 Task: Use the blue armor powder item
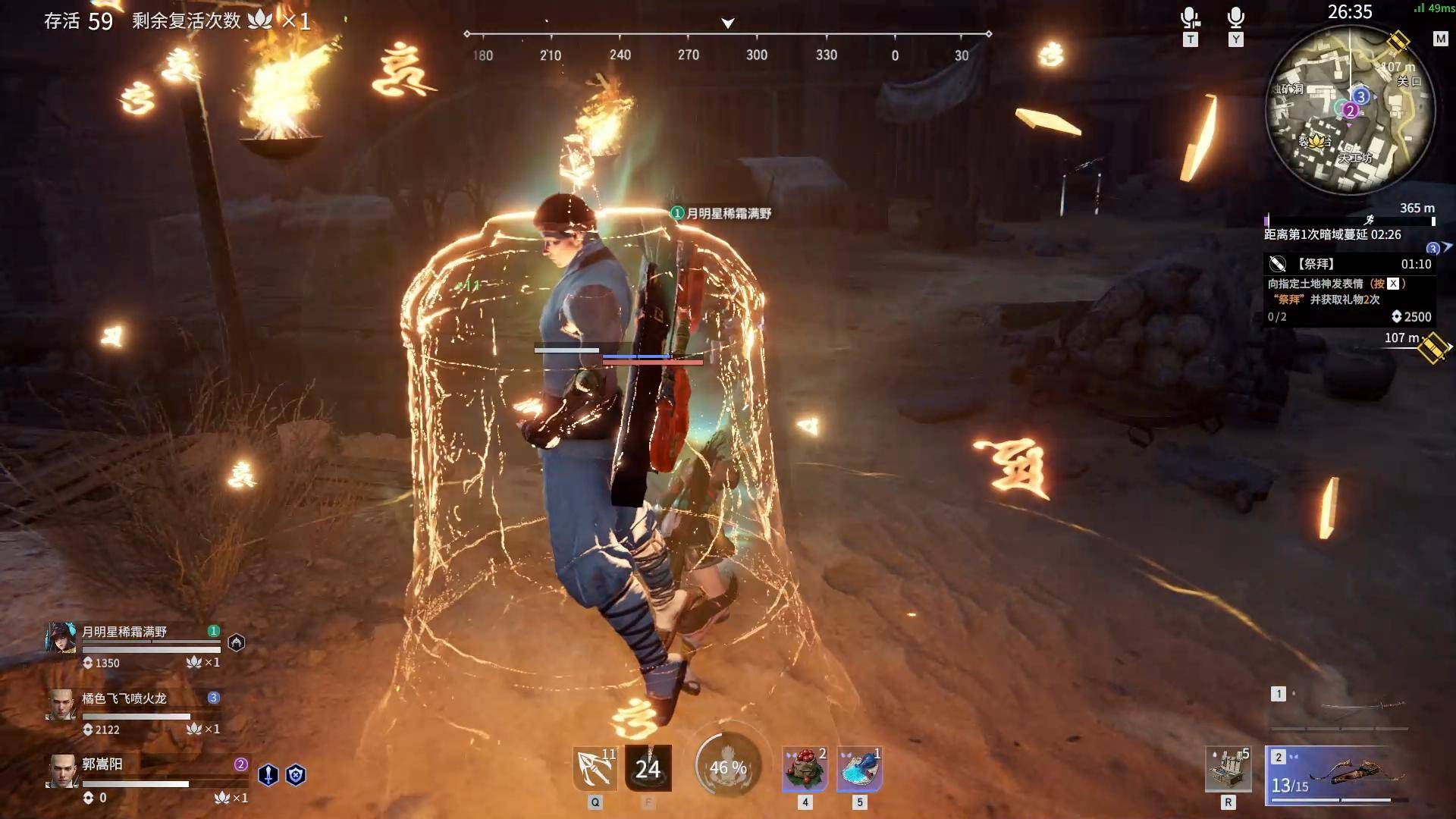click(859, 768)
